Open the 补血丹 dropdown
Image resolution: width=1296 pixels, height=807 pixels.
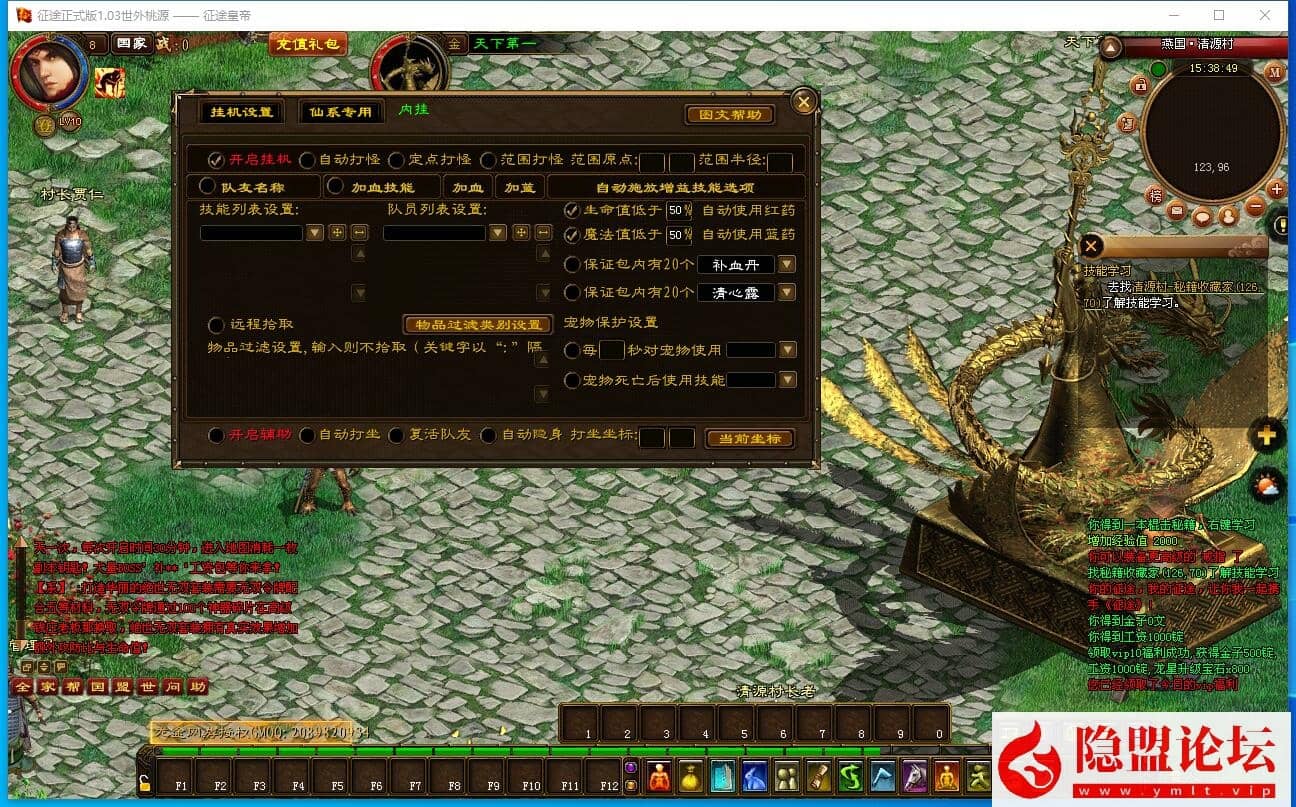tap(788, 265)
